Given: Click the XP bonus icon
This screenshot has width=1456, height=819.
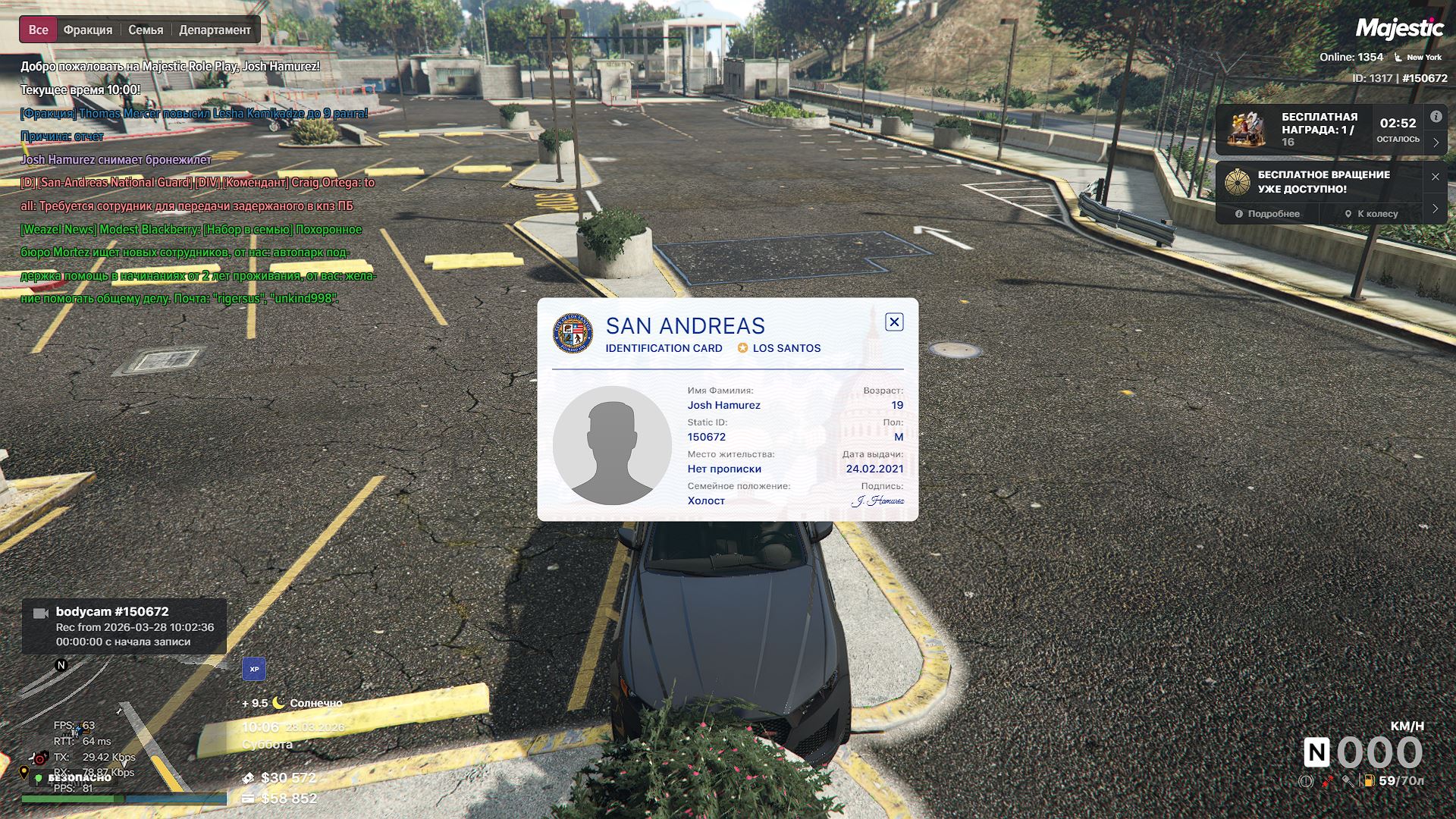Looking at the screenshot, I should pos(254,669).
